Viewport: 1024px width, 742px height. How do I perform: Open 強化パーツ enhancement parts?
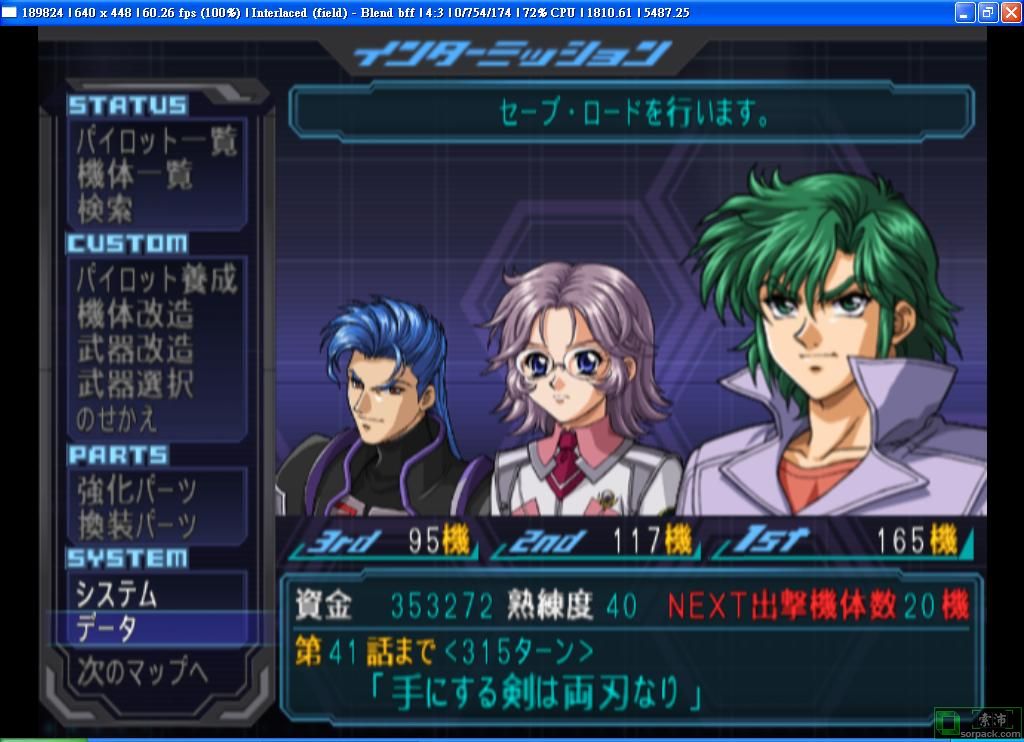click(137, 490)
